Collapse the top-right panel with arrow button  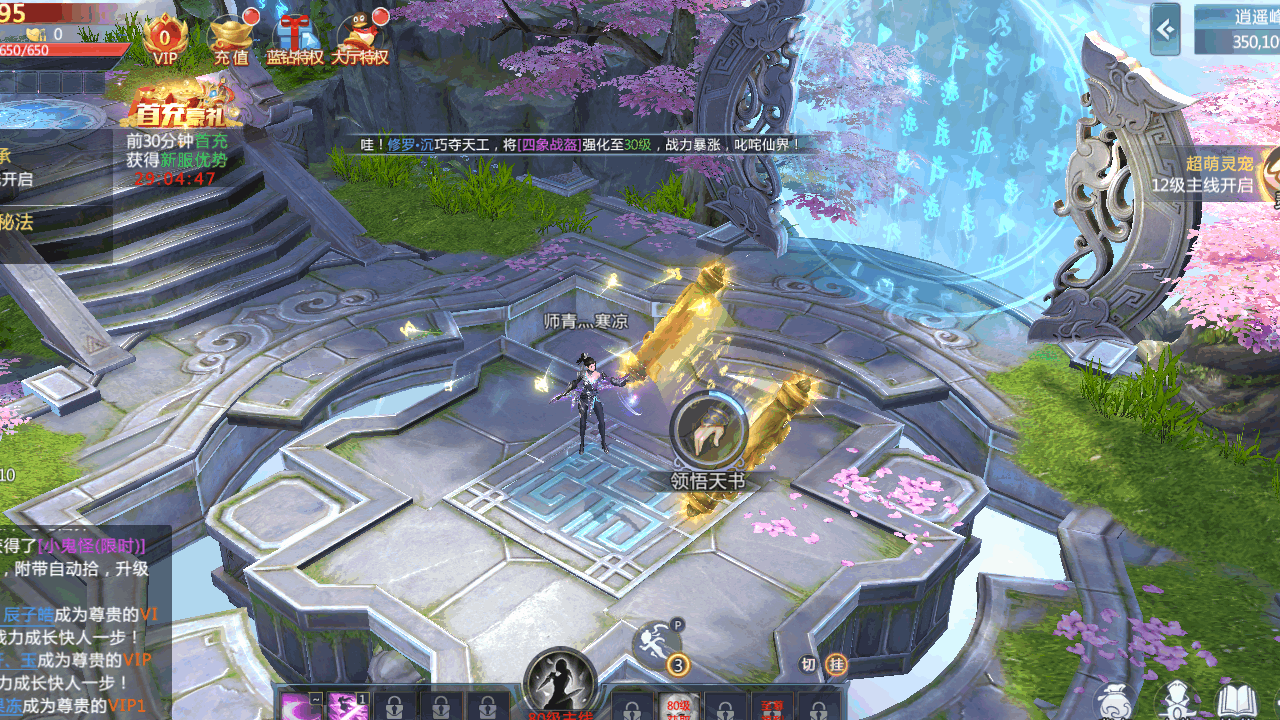tap(1165, 29)
